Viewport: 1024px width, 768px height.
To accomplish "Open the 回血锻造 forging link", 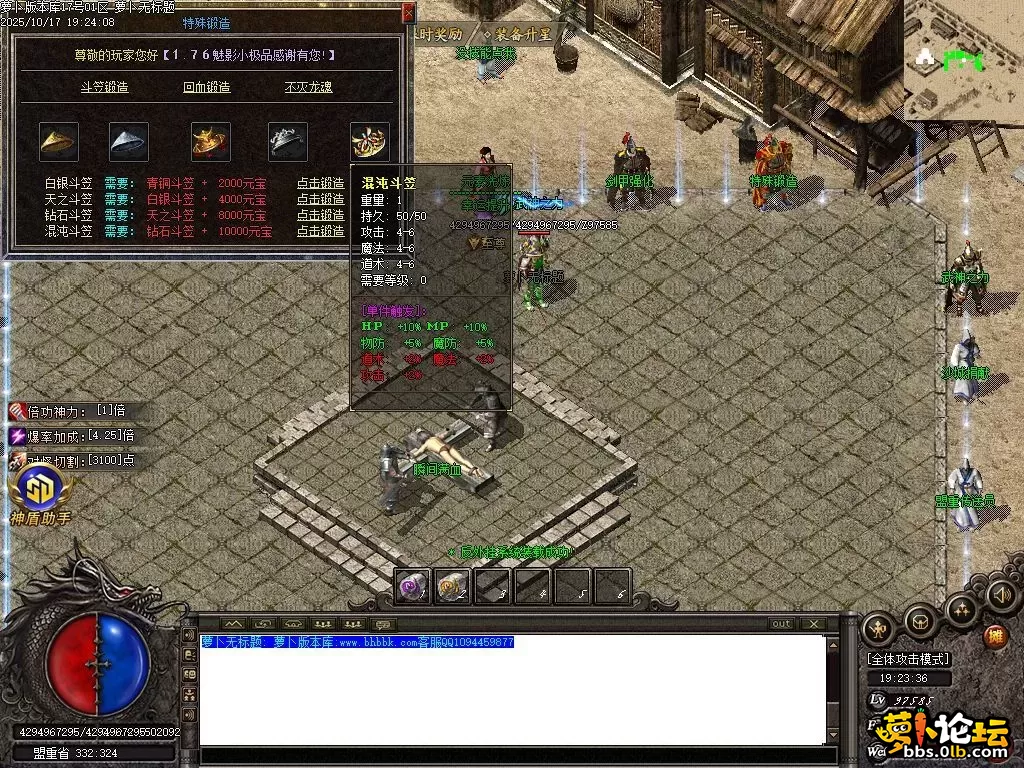I will [207, 87].
